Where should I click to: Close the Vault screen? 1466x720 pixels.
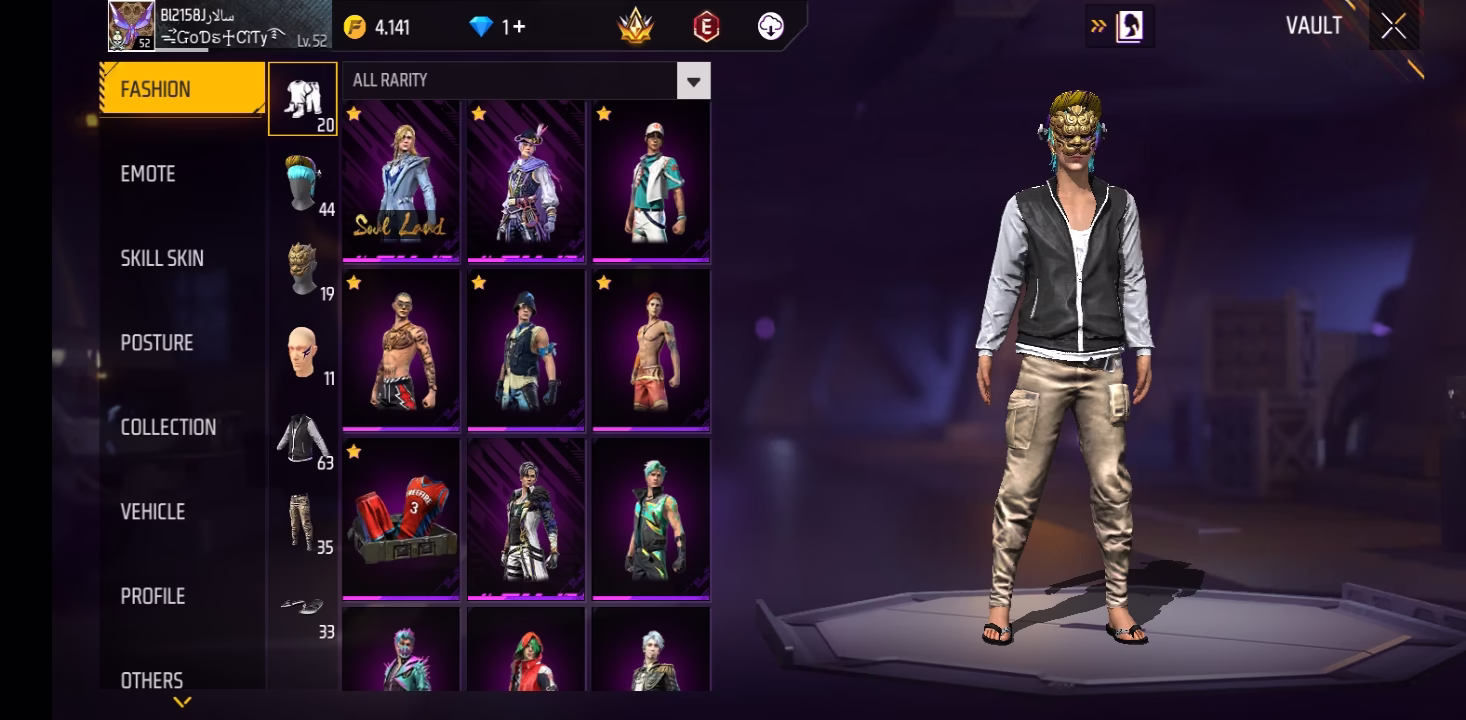[x=1393, y=27]
